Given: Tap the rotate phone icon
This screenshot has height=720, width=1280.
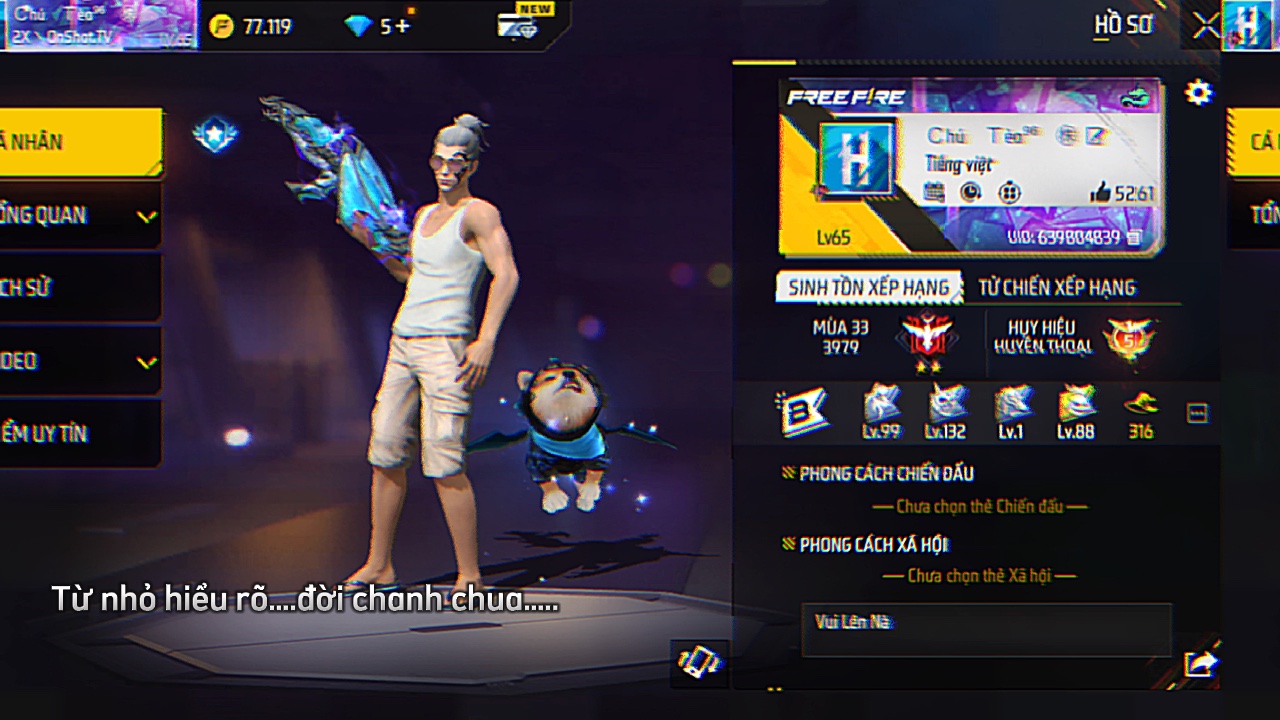Looking at the screenshot, I should pyautogui.click(x=699, y=661).
